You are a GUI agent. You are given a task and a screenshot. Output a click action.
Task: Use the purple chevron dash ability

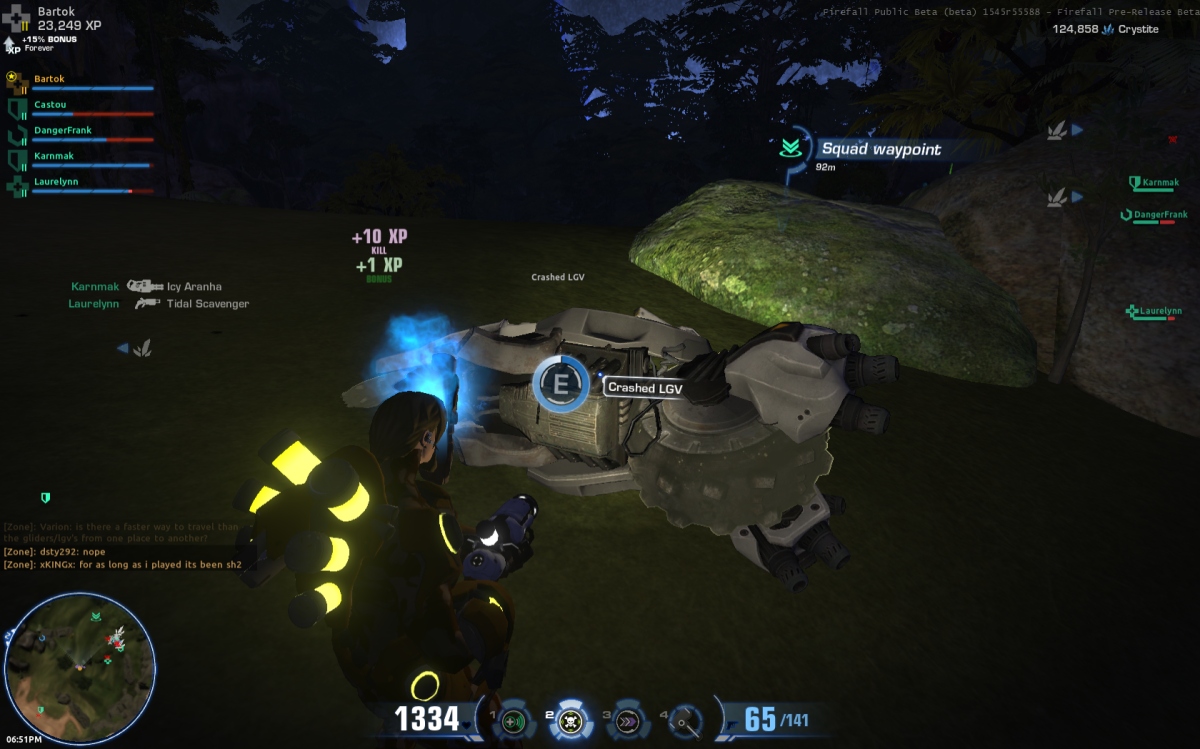[627, 720]
